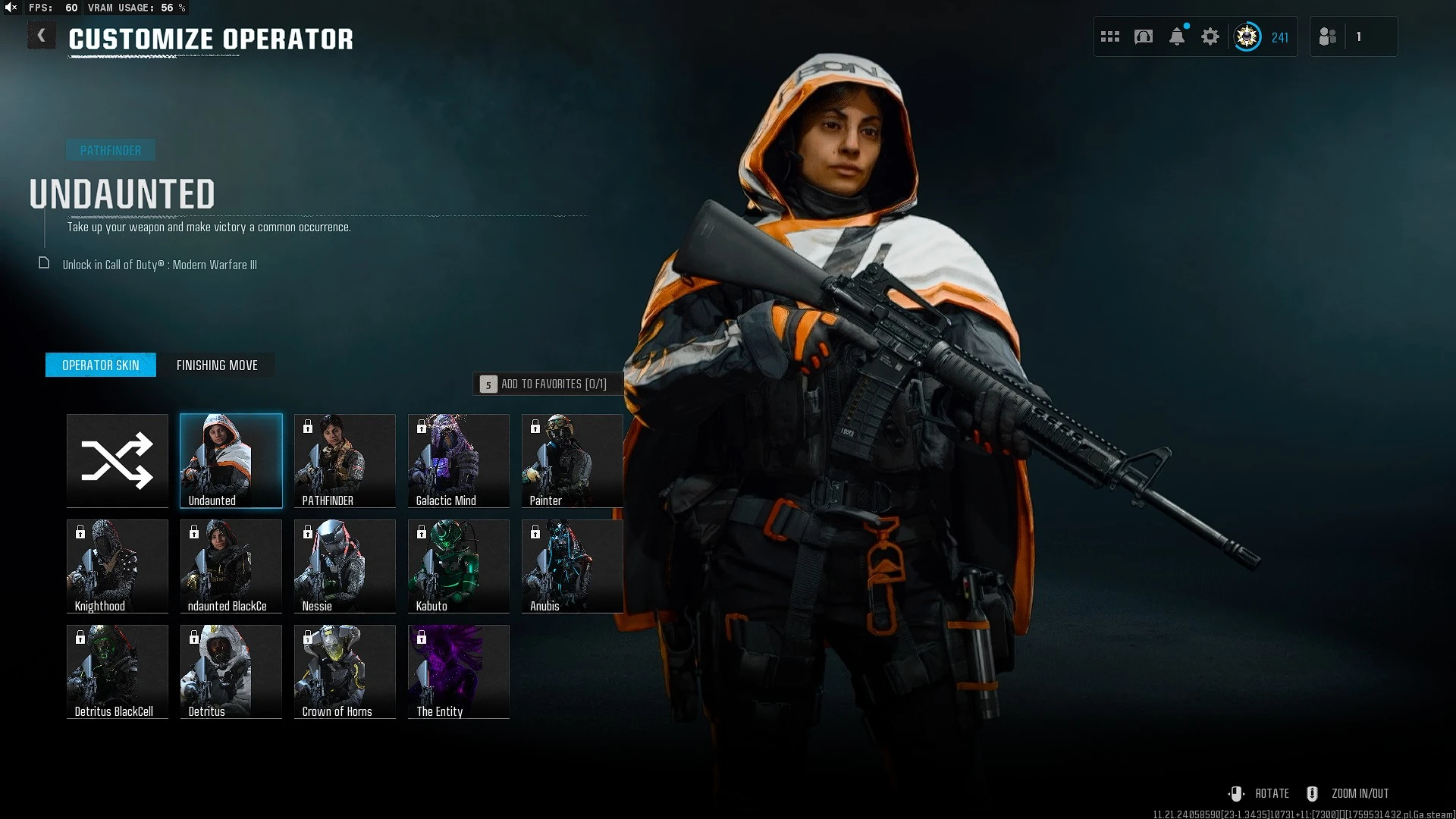Open settings with the gear icon
1456x819 pixels.
point(1210,36)
